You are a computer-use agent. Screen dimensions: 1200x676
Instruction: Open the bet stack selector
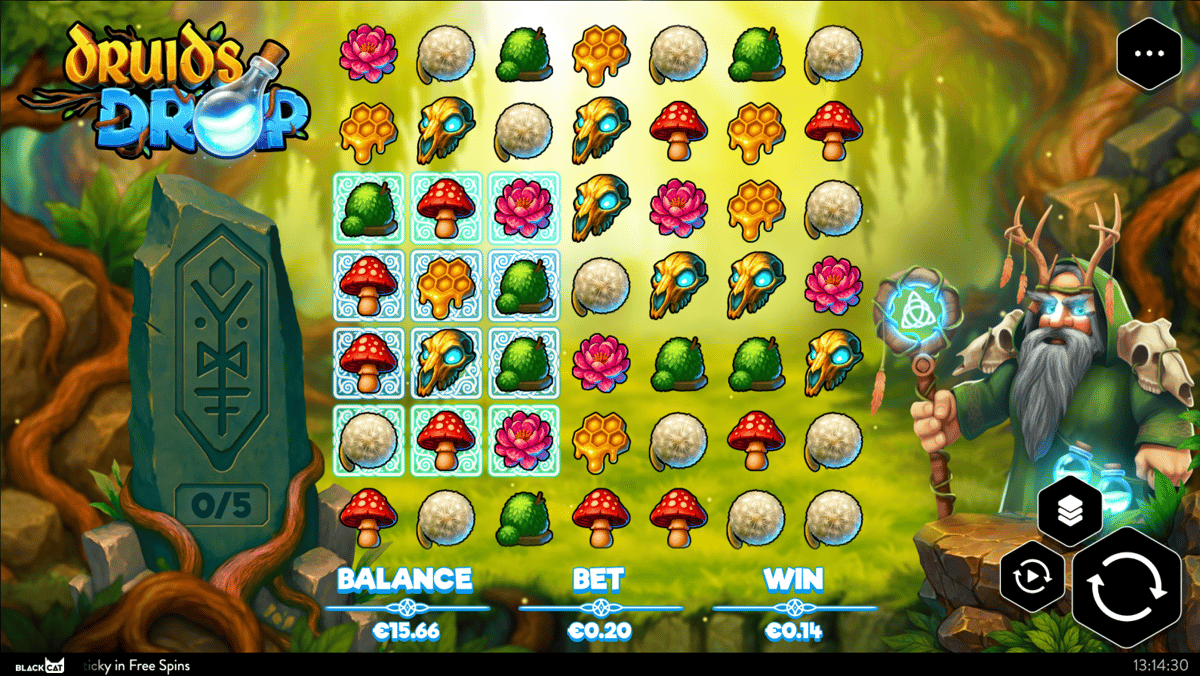1070,512
